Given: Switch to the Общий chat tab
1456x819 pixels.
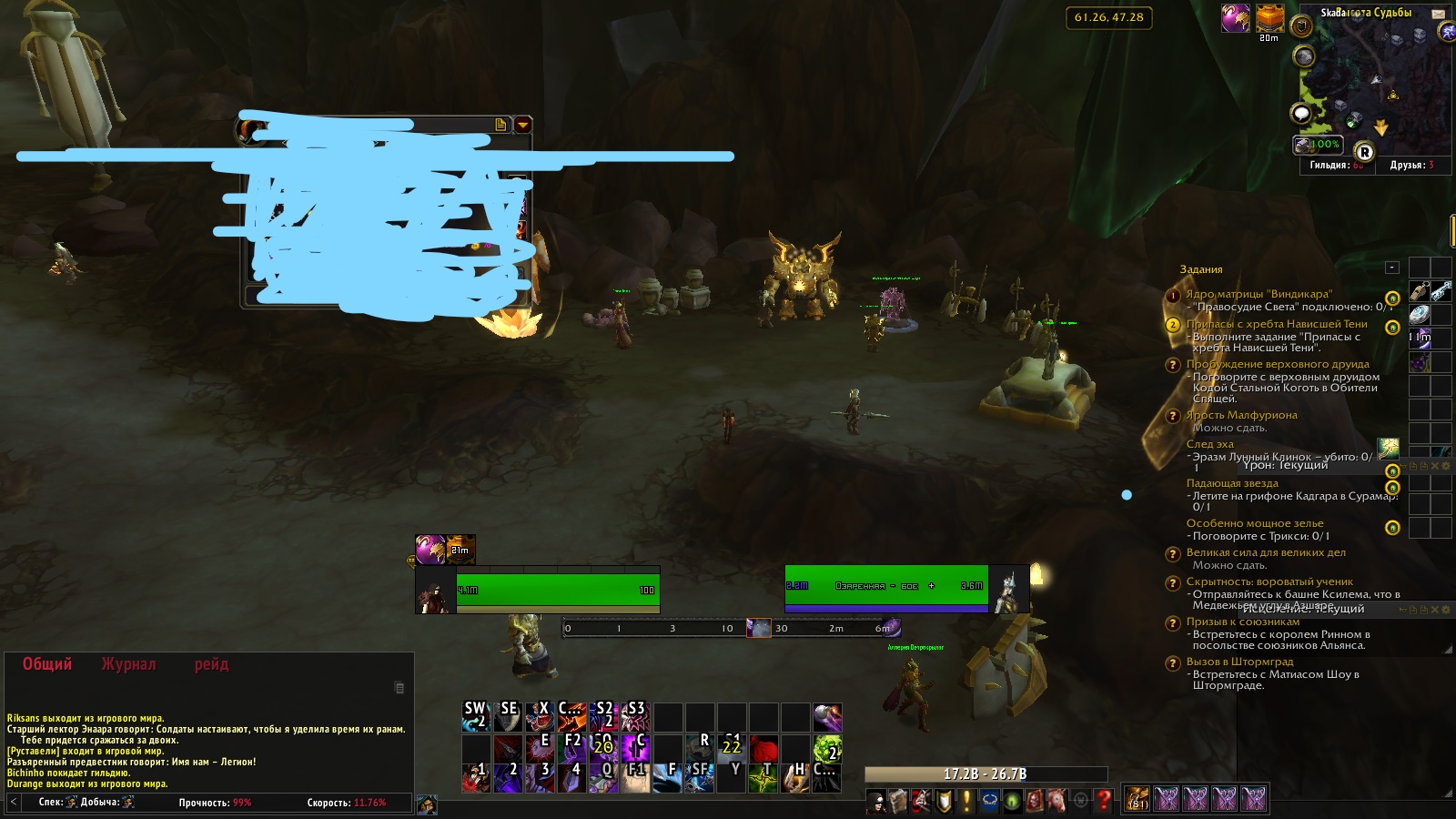Looking at the screenshot, I should point(46,664).
